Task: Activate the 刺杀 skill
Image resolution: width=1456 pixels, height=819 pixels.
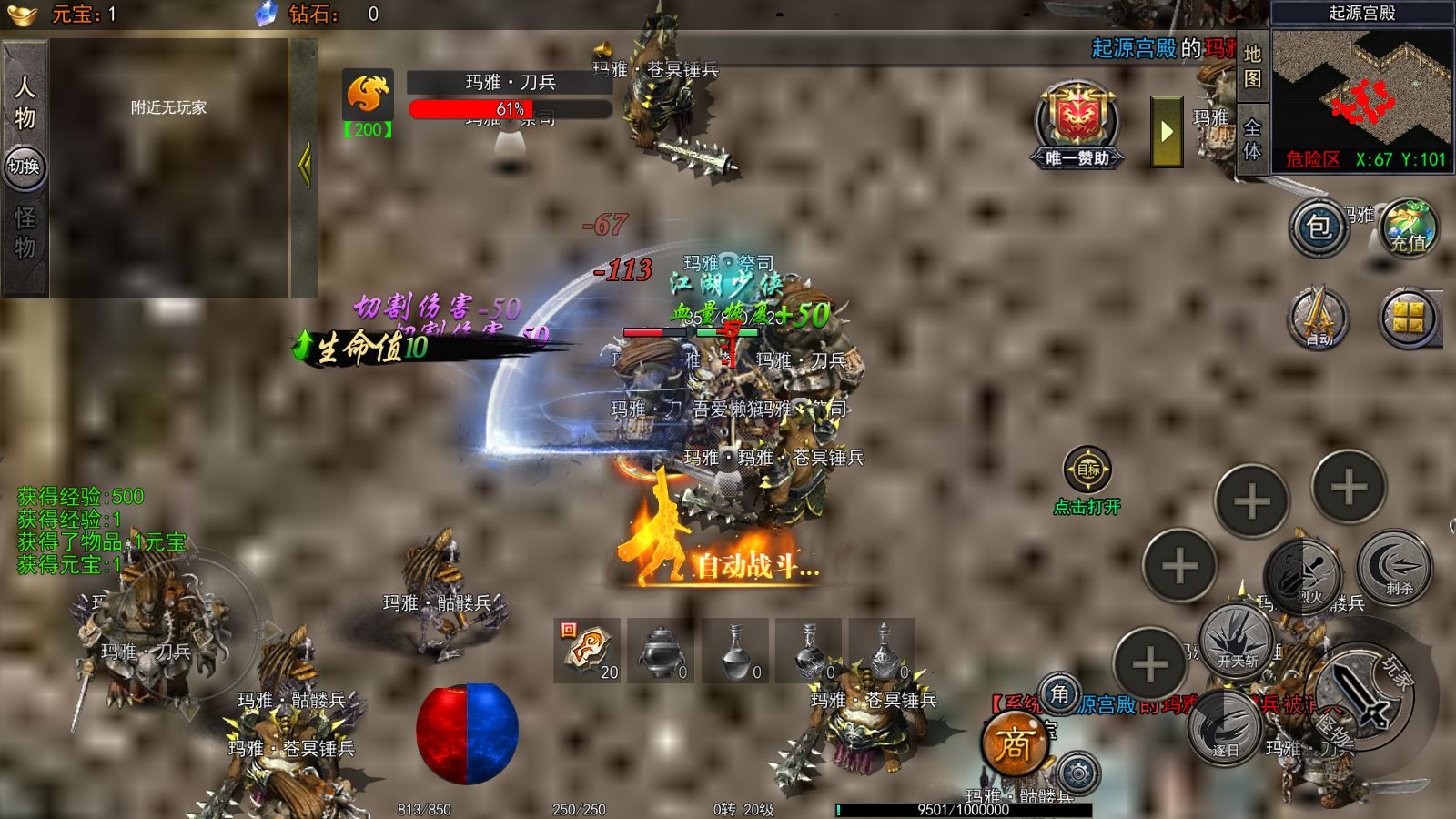Action: (x=1394, y=568)
